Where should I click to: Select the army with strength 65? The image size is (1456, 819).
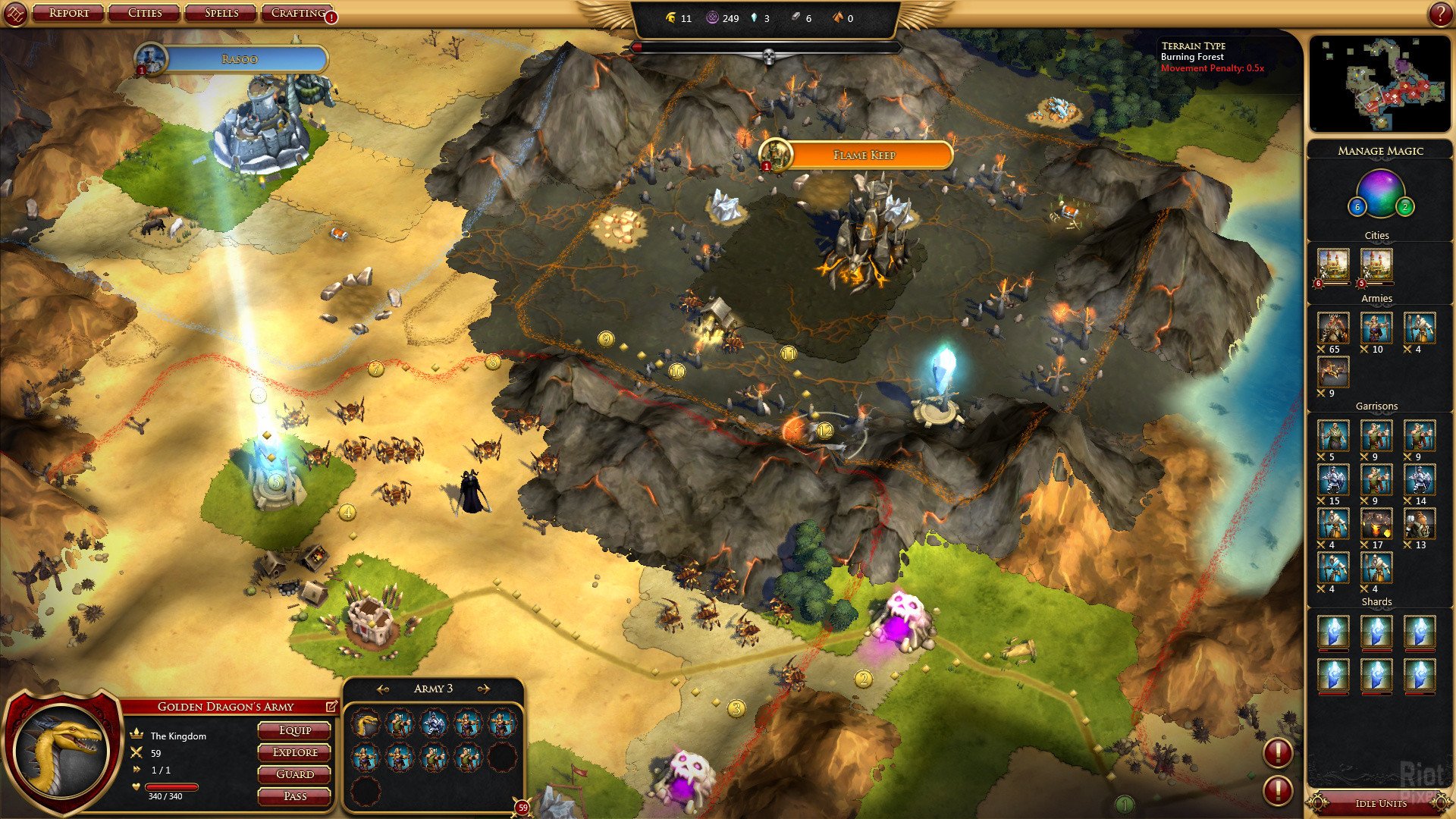(1332, 329)
